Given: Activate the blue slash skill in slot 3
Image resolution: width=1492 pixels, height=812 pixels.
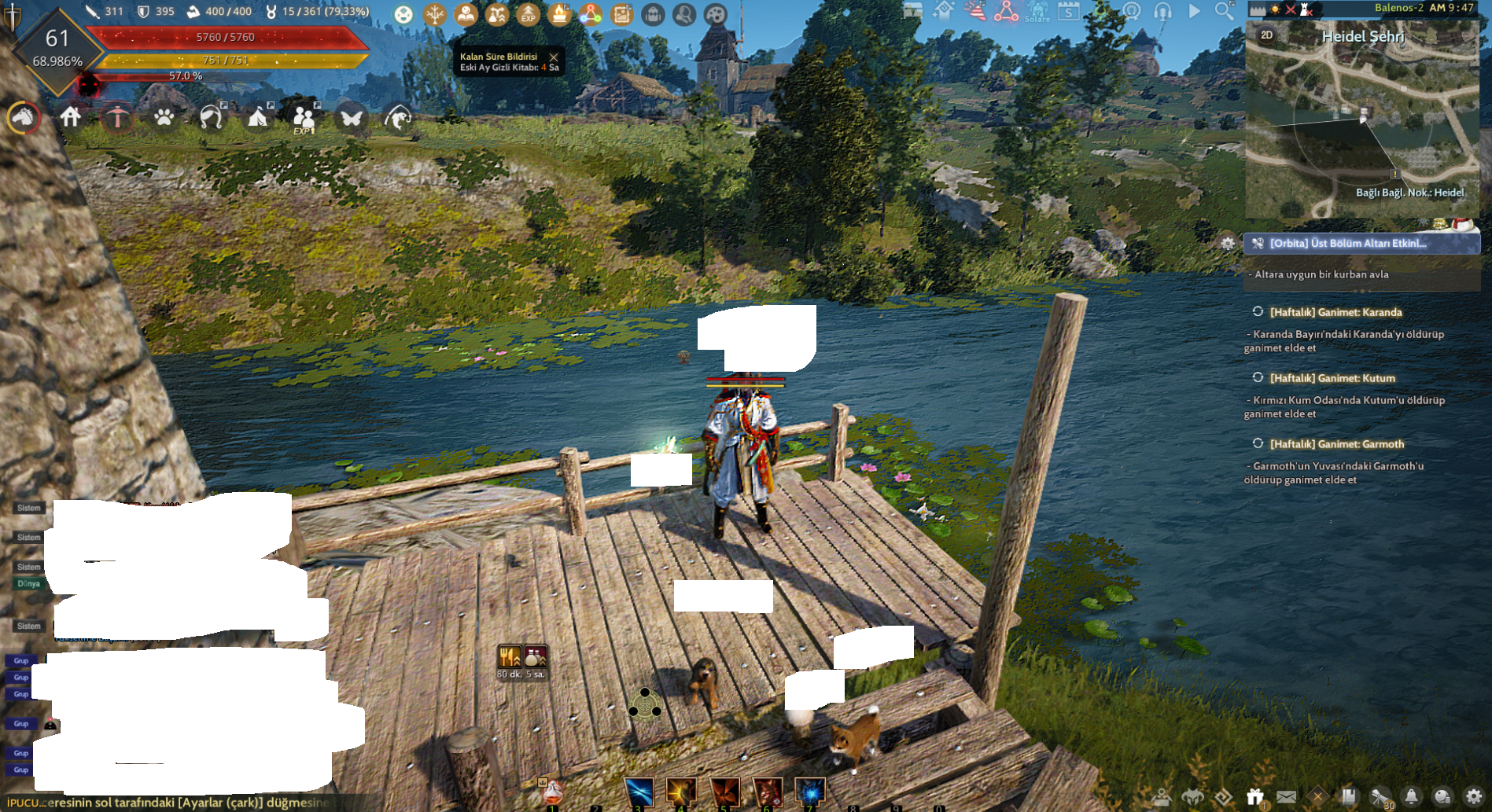Looking at the screenshot, I should [x=639, y=792].
